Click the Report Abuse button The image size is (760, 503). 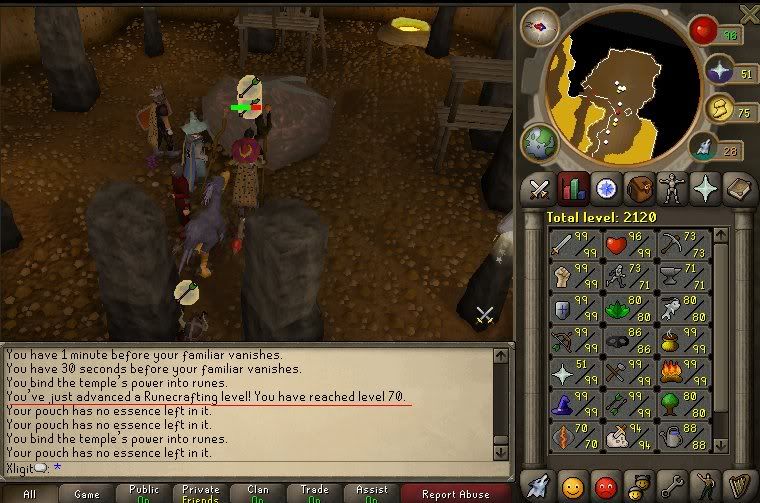[x=455, y=493]
